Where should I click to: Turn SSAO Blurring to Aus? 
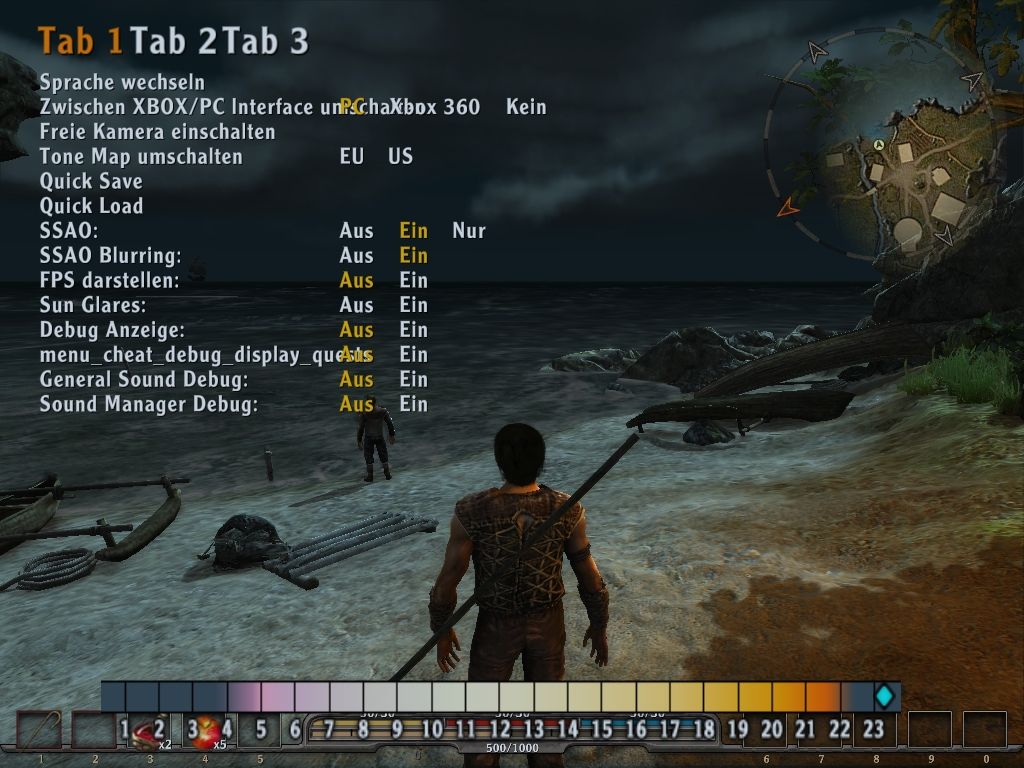click(356, 256)
